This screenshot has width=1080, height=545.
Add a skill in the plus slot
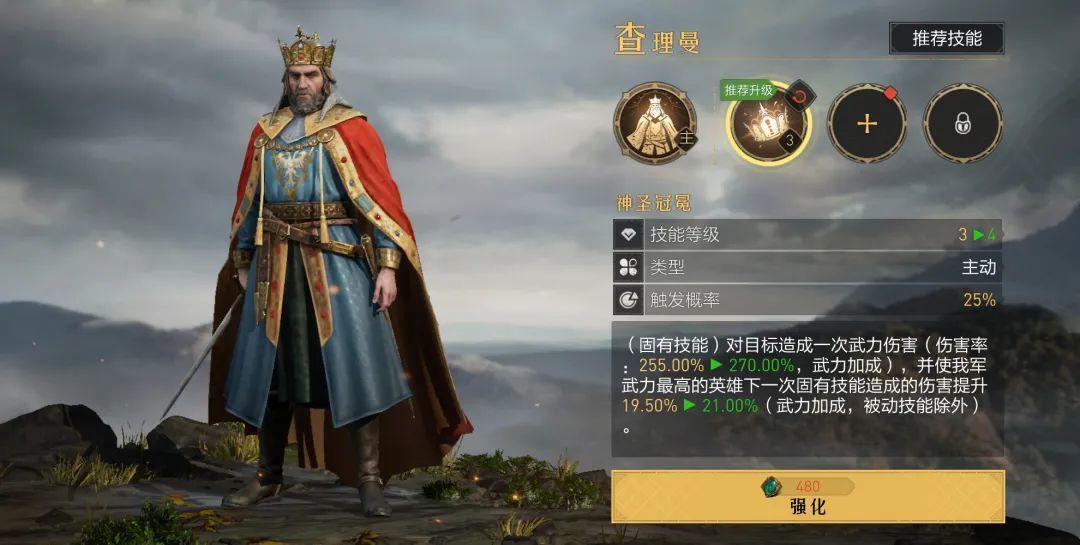[867, 123]
